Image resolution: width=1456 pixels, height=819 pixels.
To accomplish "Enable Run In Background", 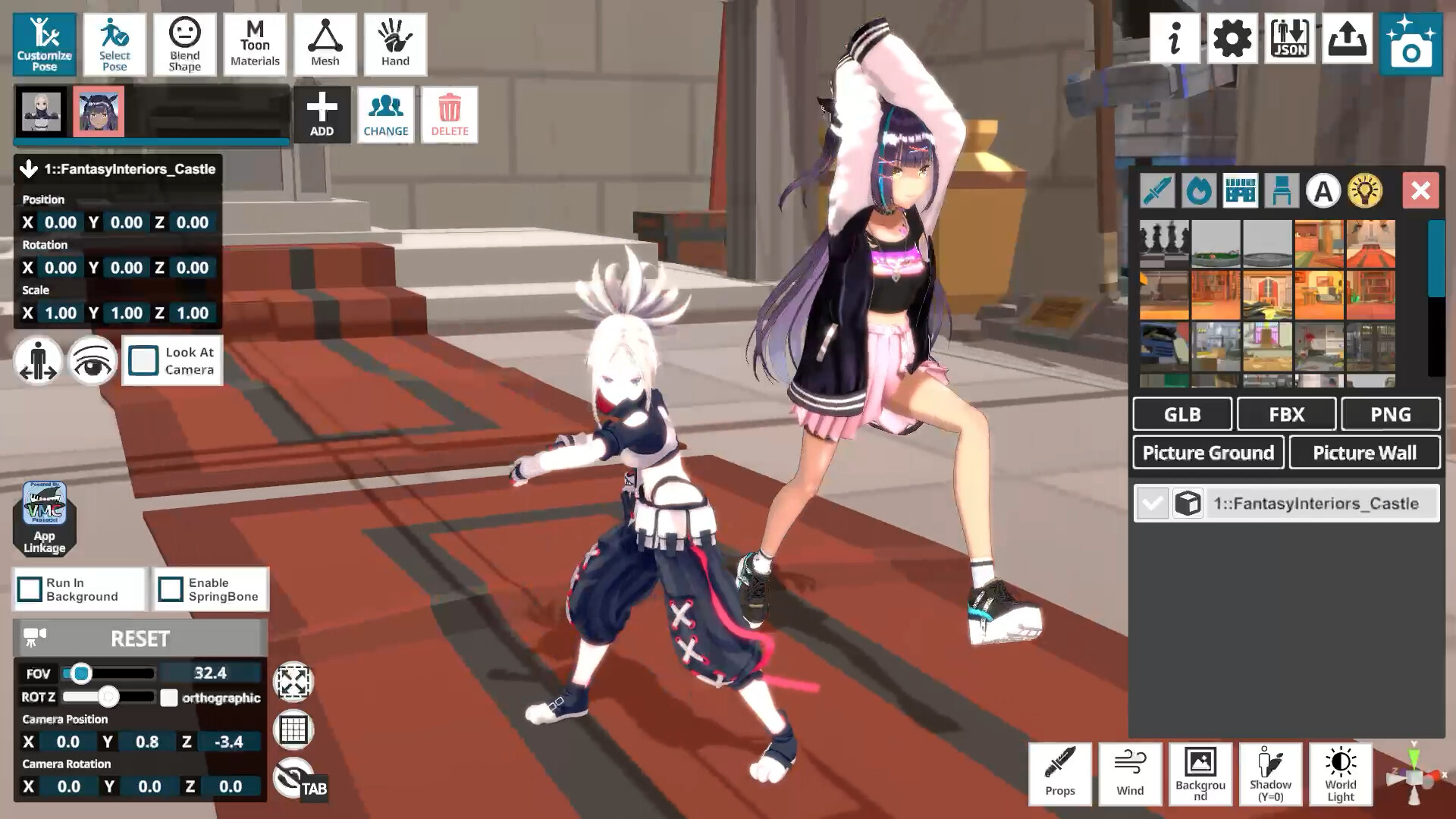I will pos(30,589).
